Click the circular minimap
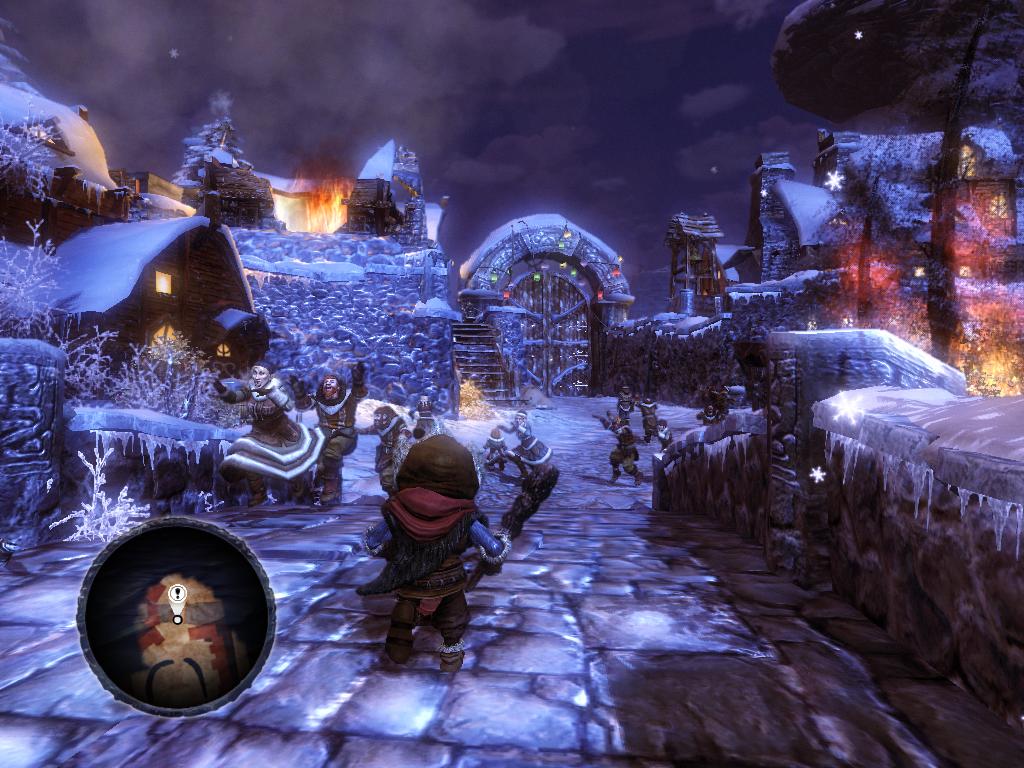The height and width of the screenshot is (768, 1024). point(176,616)
